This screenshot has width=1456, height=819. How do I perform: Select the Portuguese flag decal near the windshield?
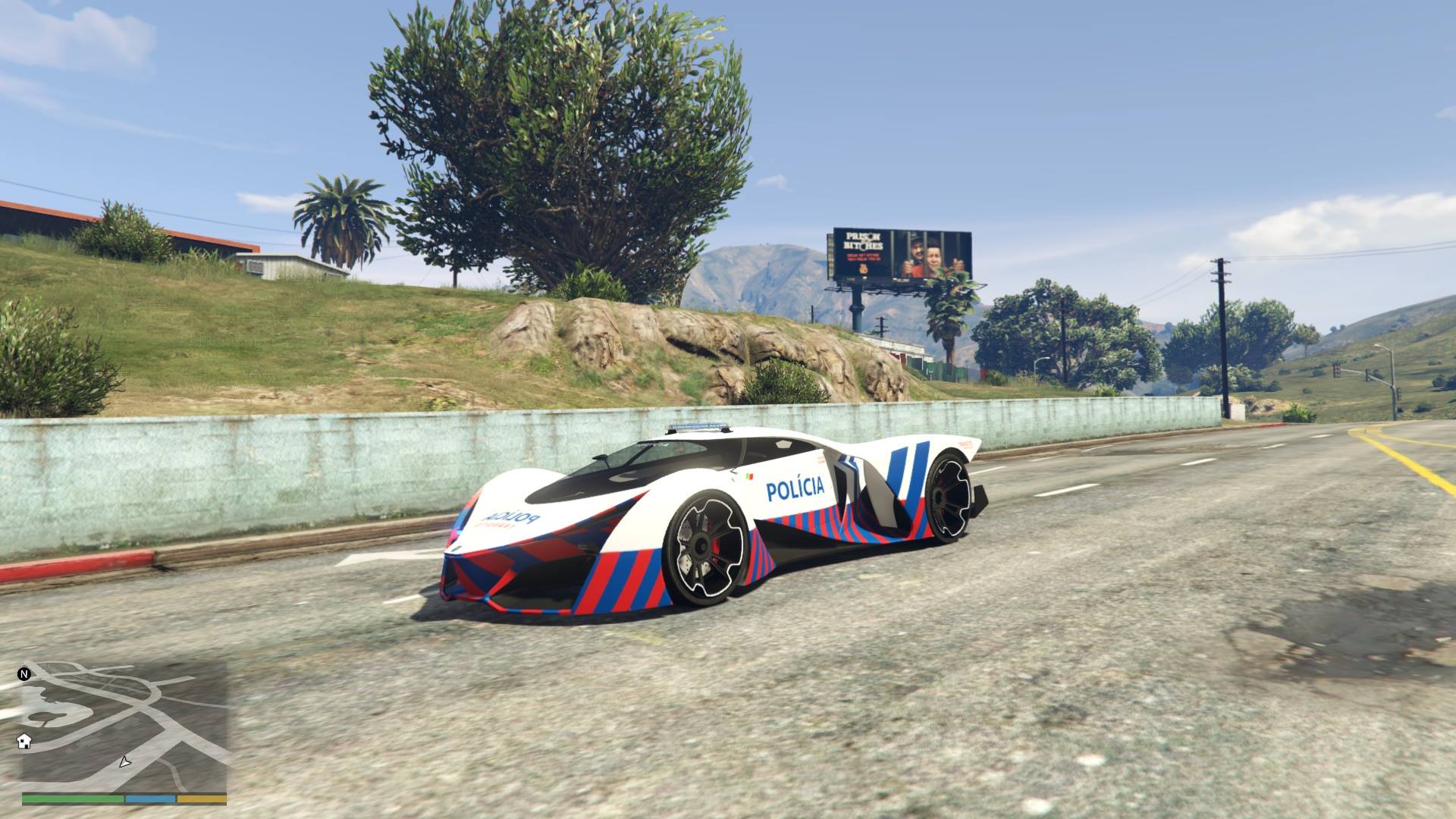tap(749, 477)
